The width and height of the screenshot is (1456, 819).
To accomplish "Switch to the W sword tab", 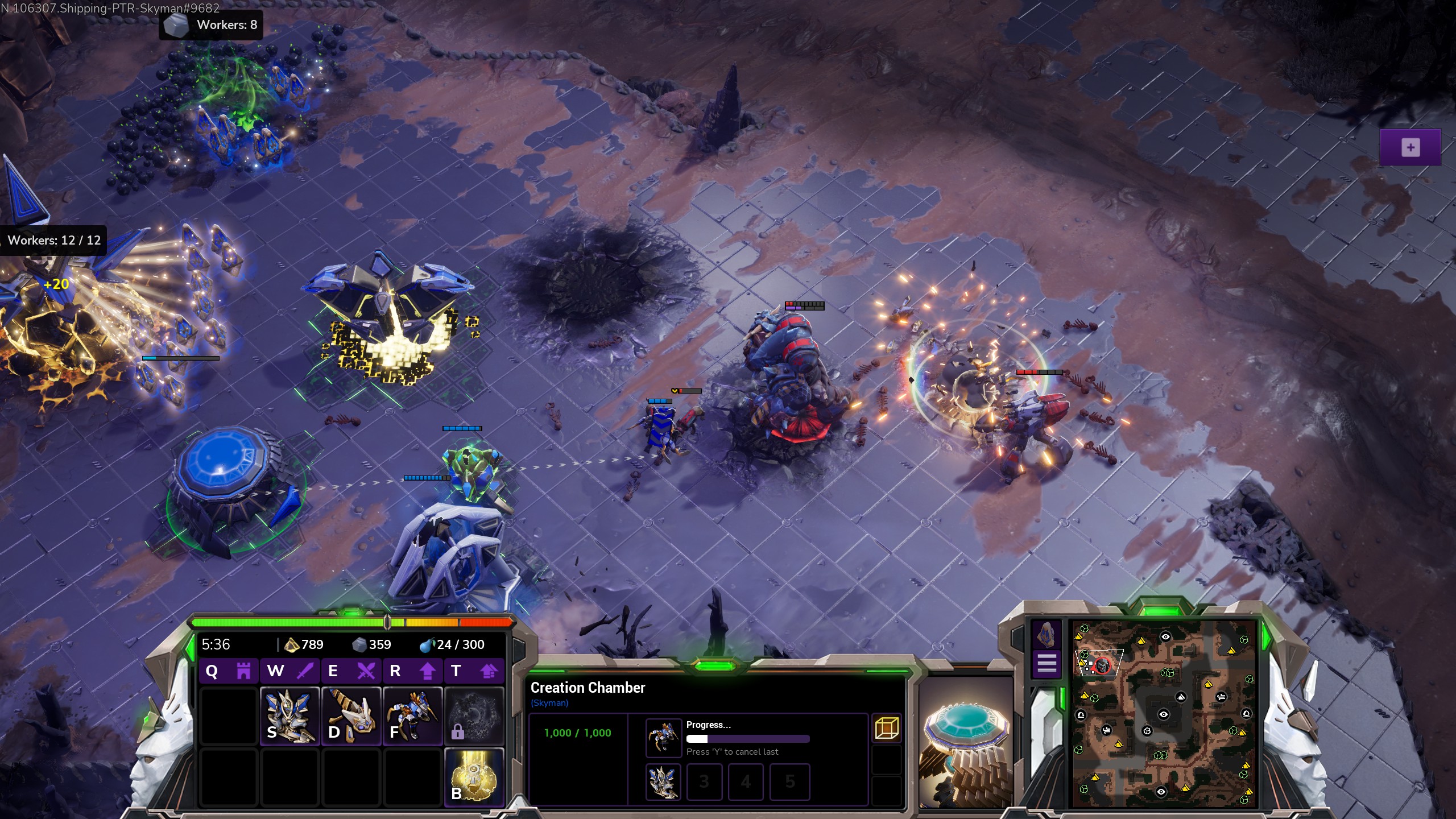I will point(290,671).
